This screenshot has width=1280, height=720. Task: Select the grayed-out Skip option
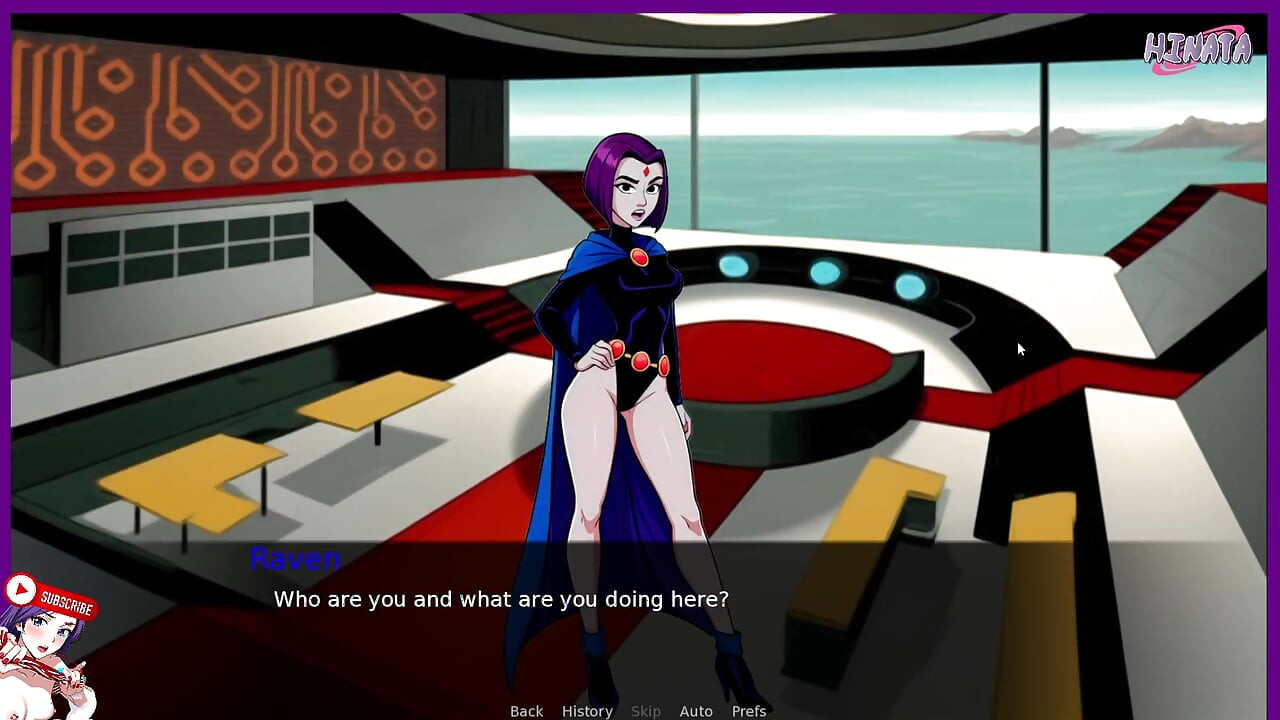[646, 711]
